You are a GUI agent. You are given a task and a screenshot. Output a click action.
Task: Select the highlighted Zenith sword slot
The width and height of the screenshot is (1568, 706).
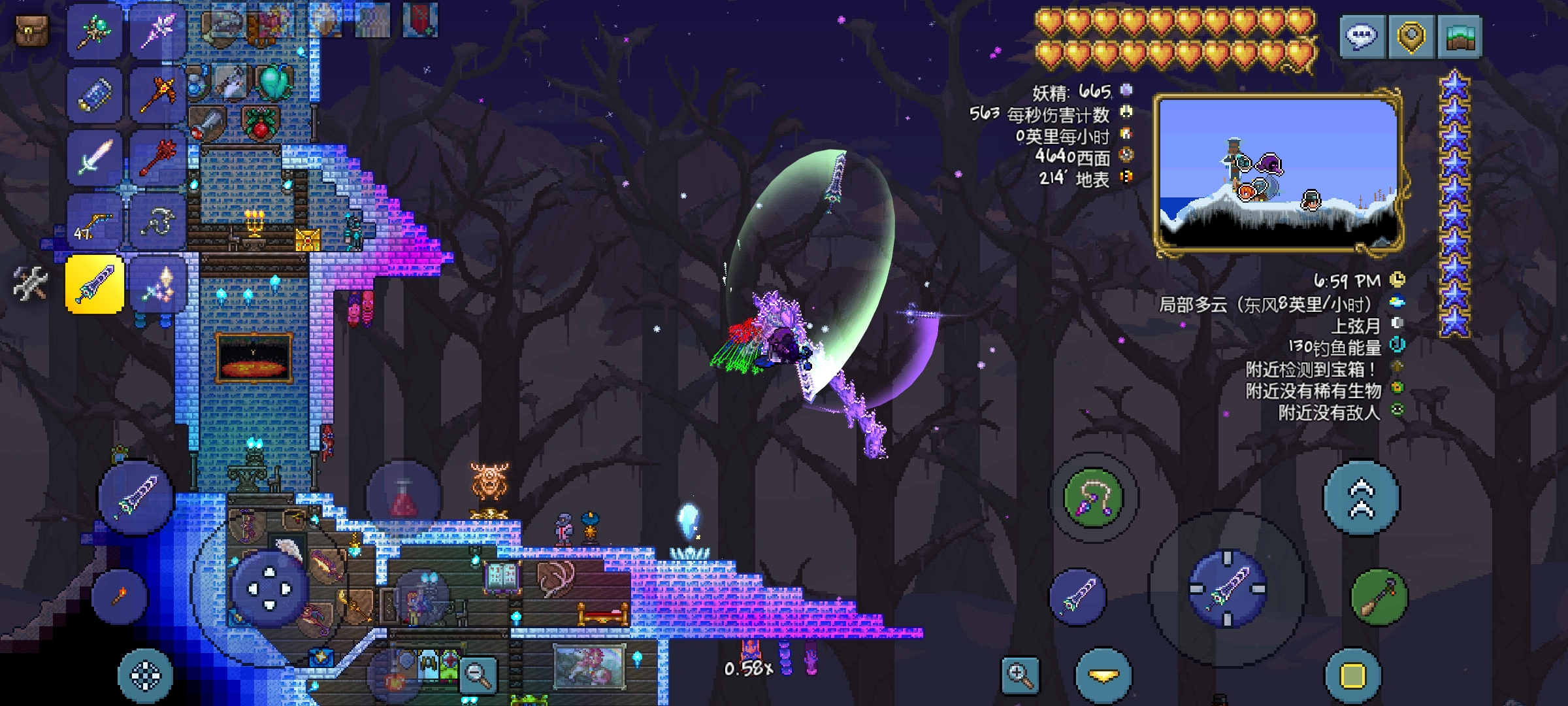(95, 284)
